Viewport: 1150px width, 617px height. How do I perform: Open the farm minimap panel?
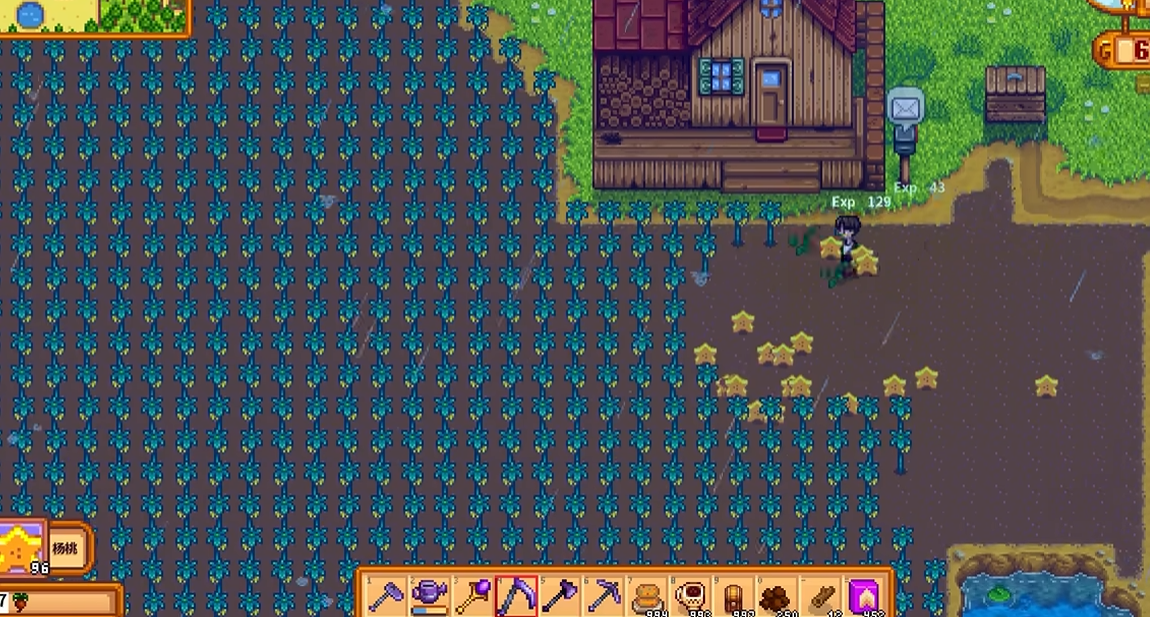tap(95, 16)
